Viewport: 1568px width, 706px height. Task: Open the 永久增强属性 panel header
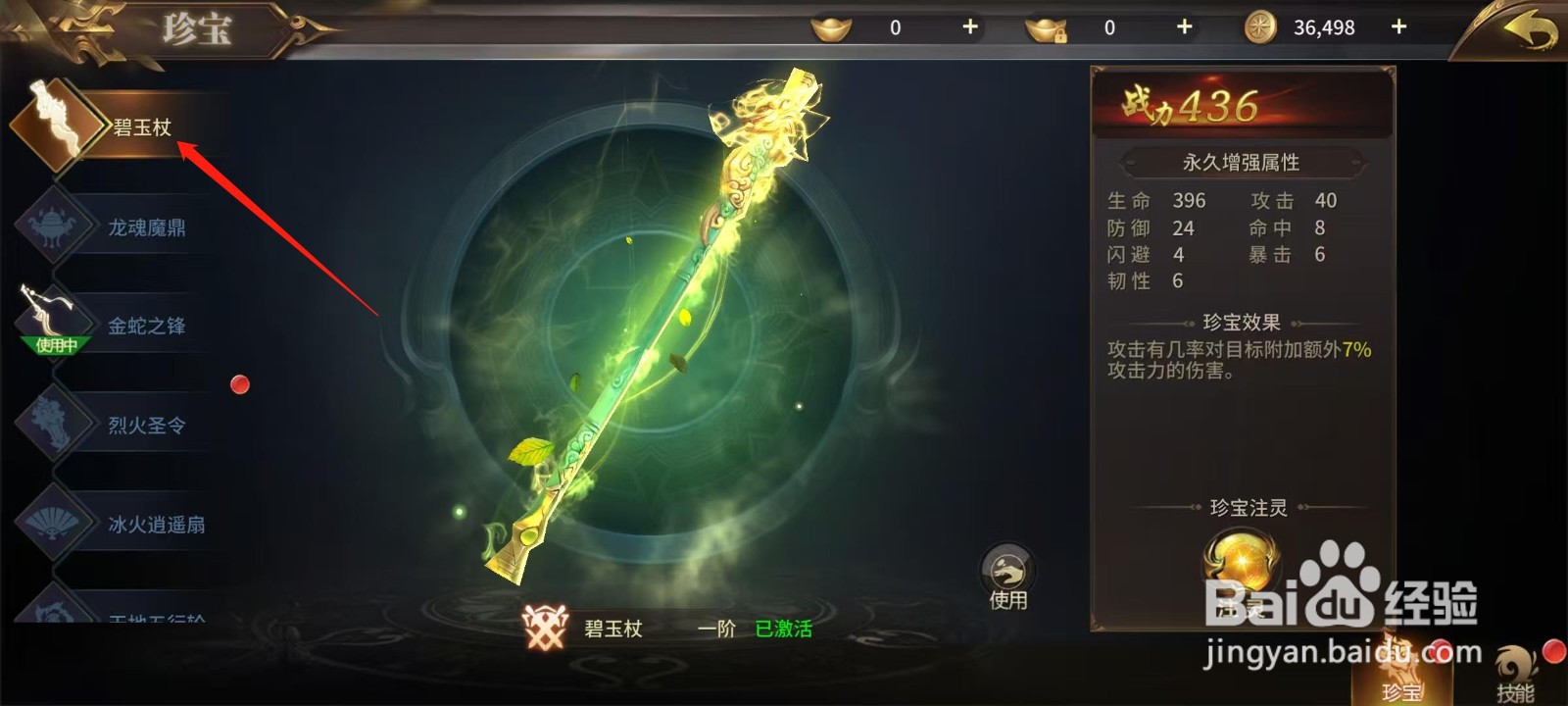(1242, 162)
